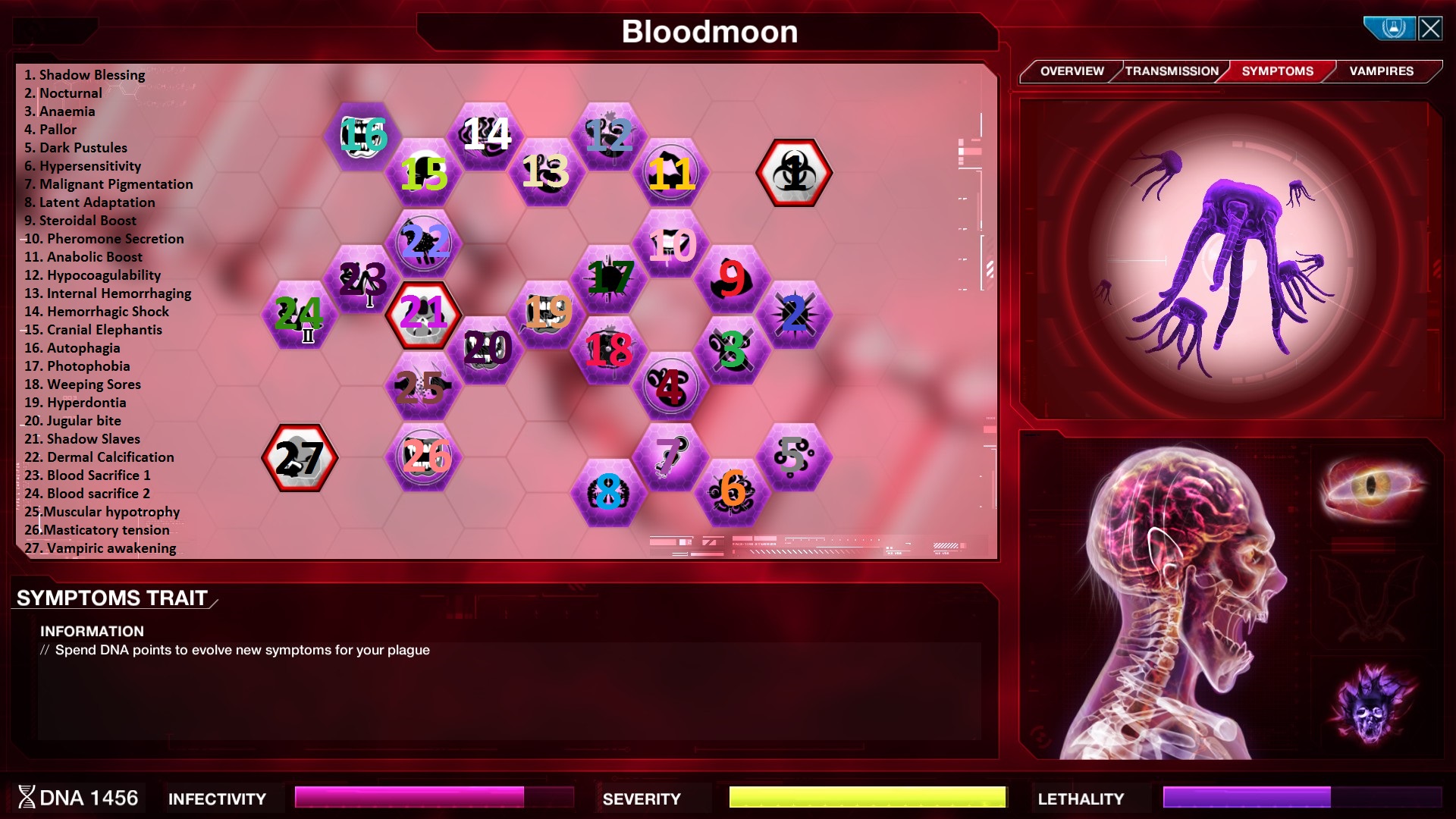Select the Shadow Slaves symptom hex
The image size is (1456, 819).
tap(422, 315)
